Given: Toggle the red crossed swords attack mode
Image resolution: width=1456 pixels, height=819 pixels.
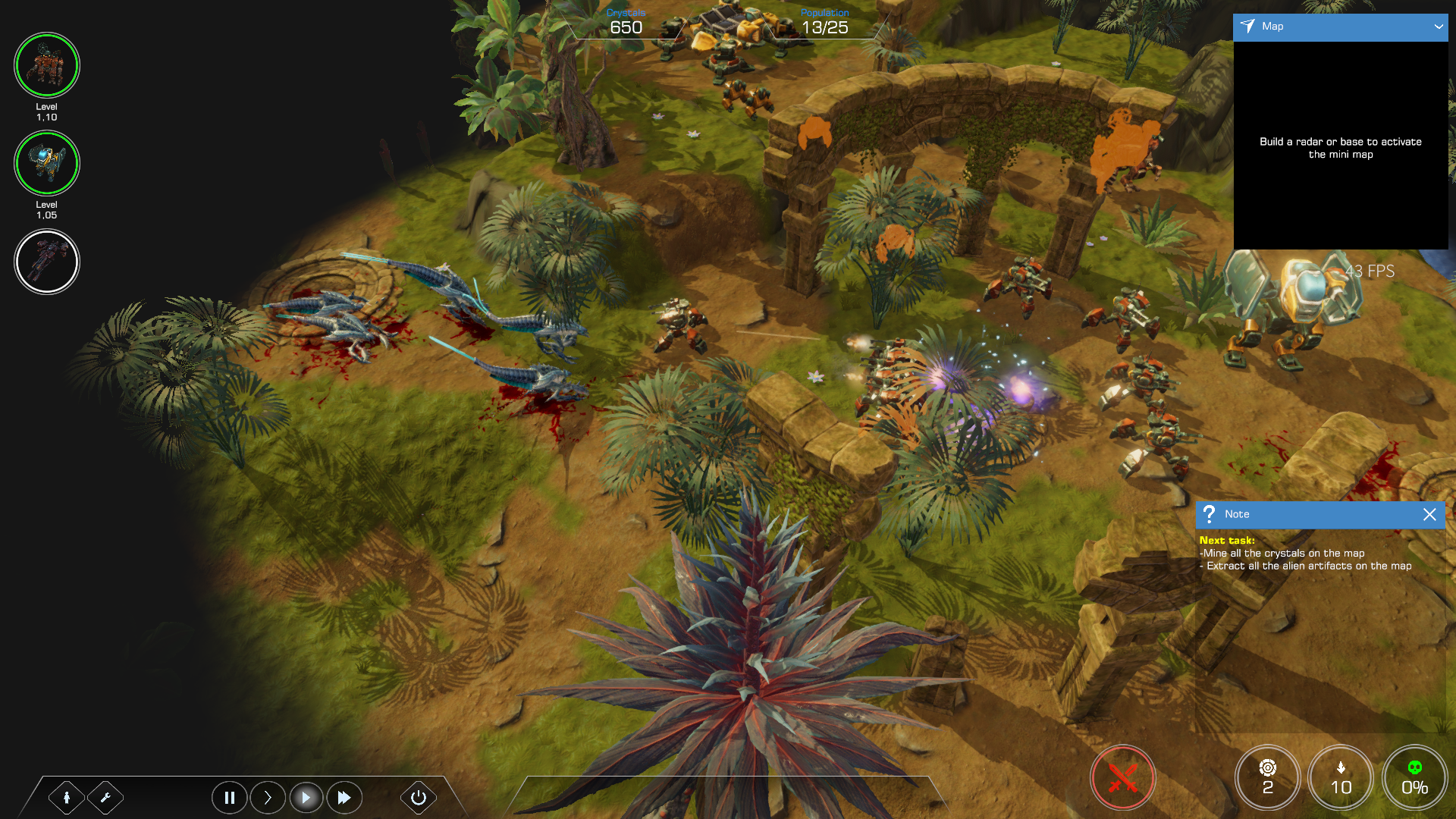Looking at the screenshot, I should [1122, 778].
